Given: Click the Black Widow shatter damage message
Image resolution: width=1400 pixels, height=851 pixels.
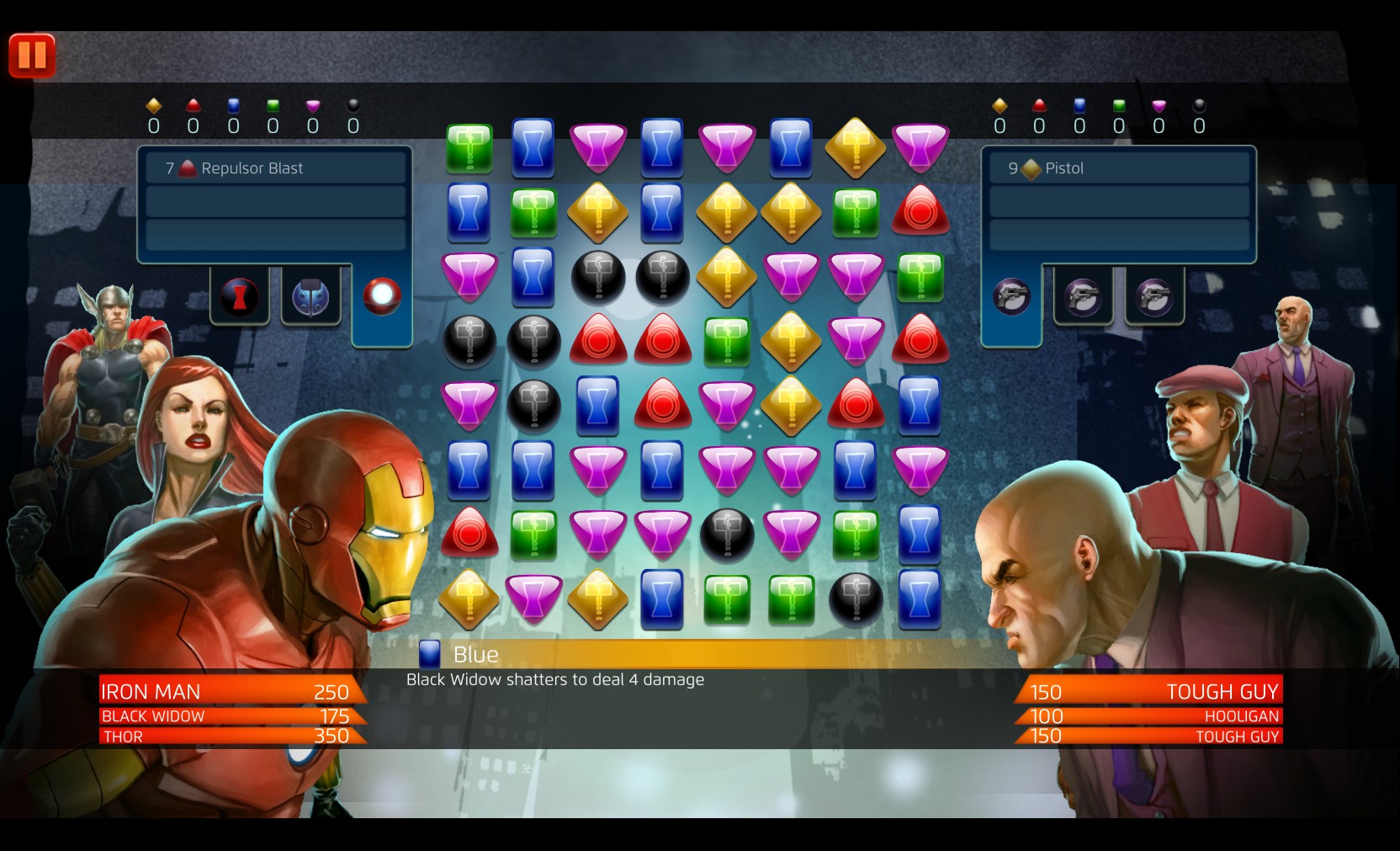Looking at the screenshot, I should click(554, 679).
